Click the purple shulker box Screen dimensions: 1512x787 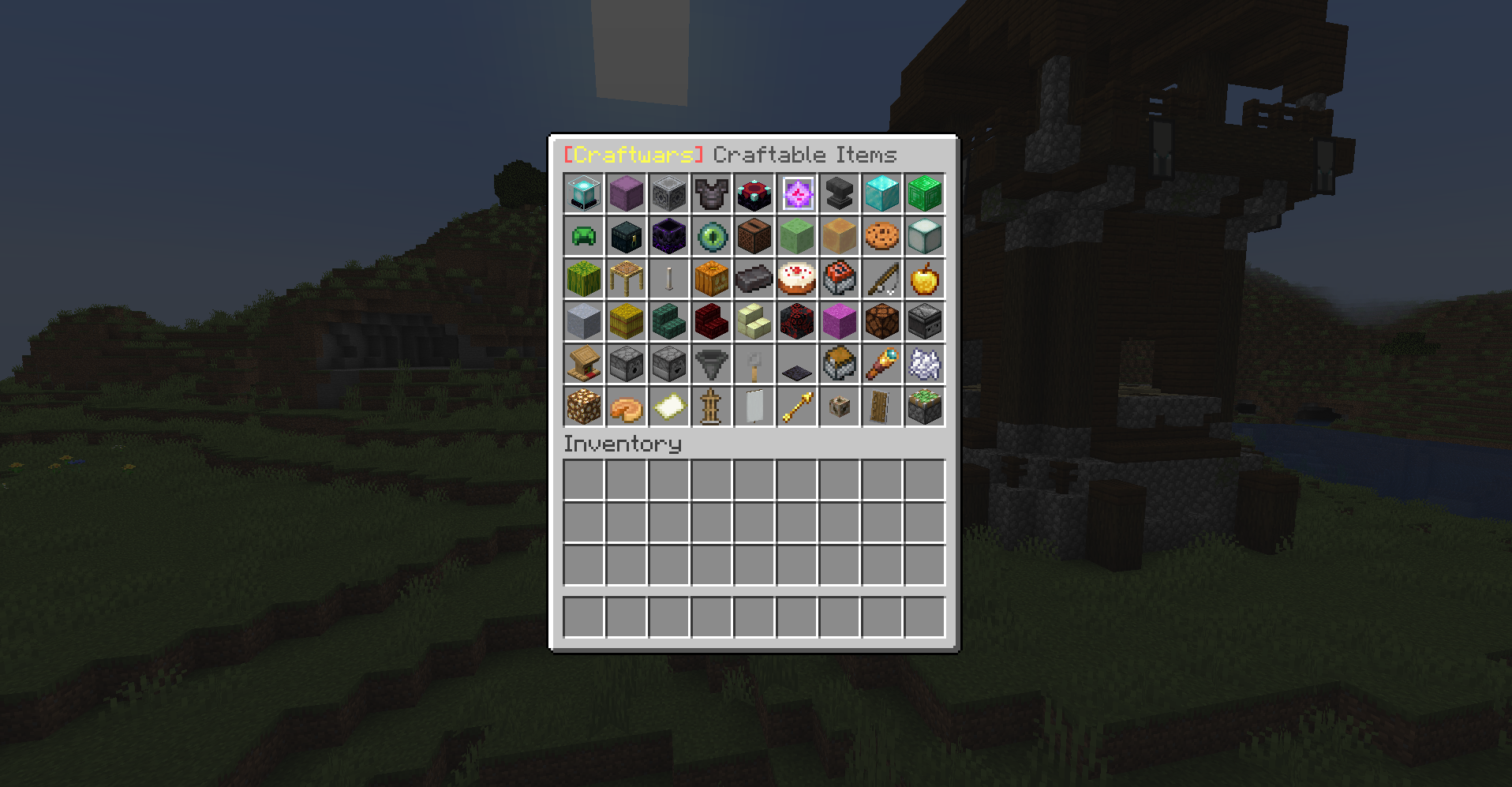(x=626, y=193)
